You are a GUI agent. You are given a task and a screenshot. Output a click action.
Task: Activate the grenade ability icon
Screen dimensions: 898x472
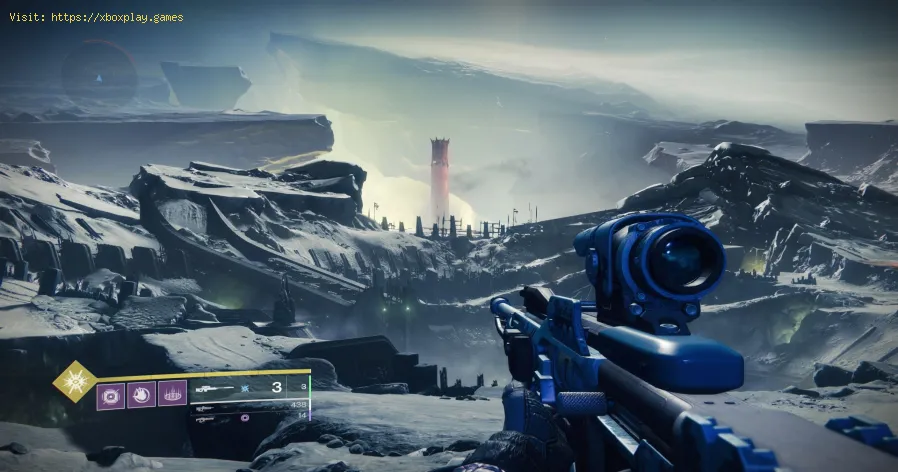coord(111,394)
